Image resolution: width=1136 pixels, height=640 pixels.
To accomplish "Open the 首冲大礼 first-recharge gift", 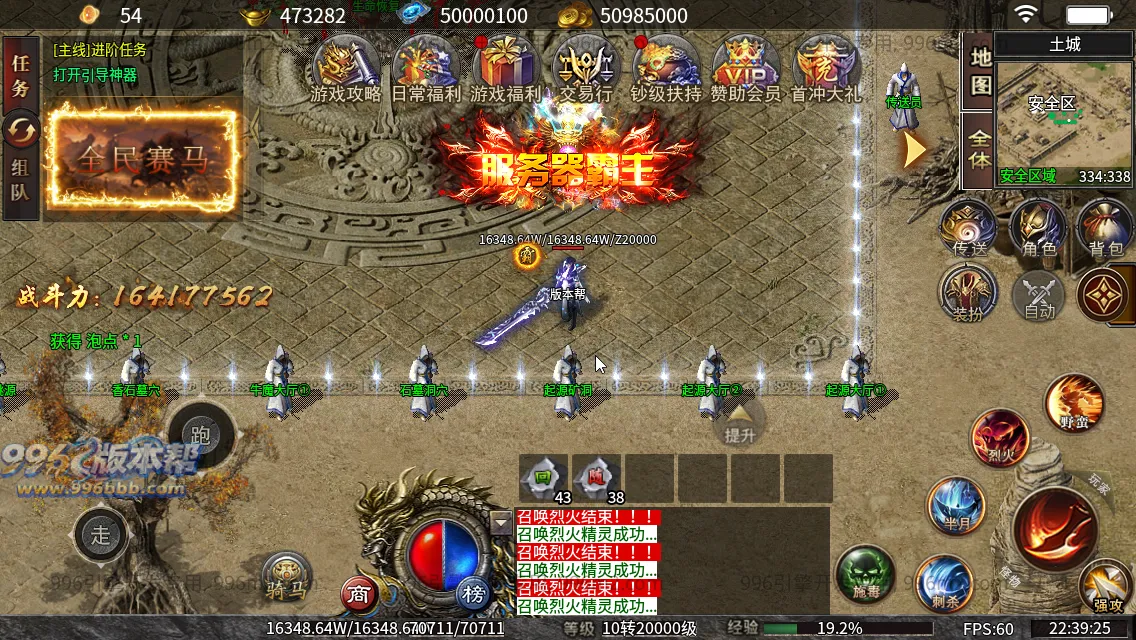I will click(825, 67).
